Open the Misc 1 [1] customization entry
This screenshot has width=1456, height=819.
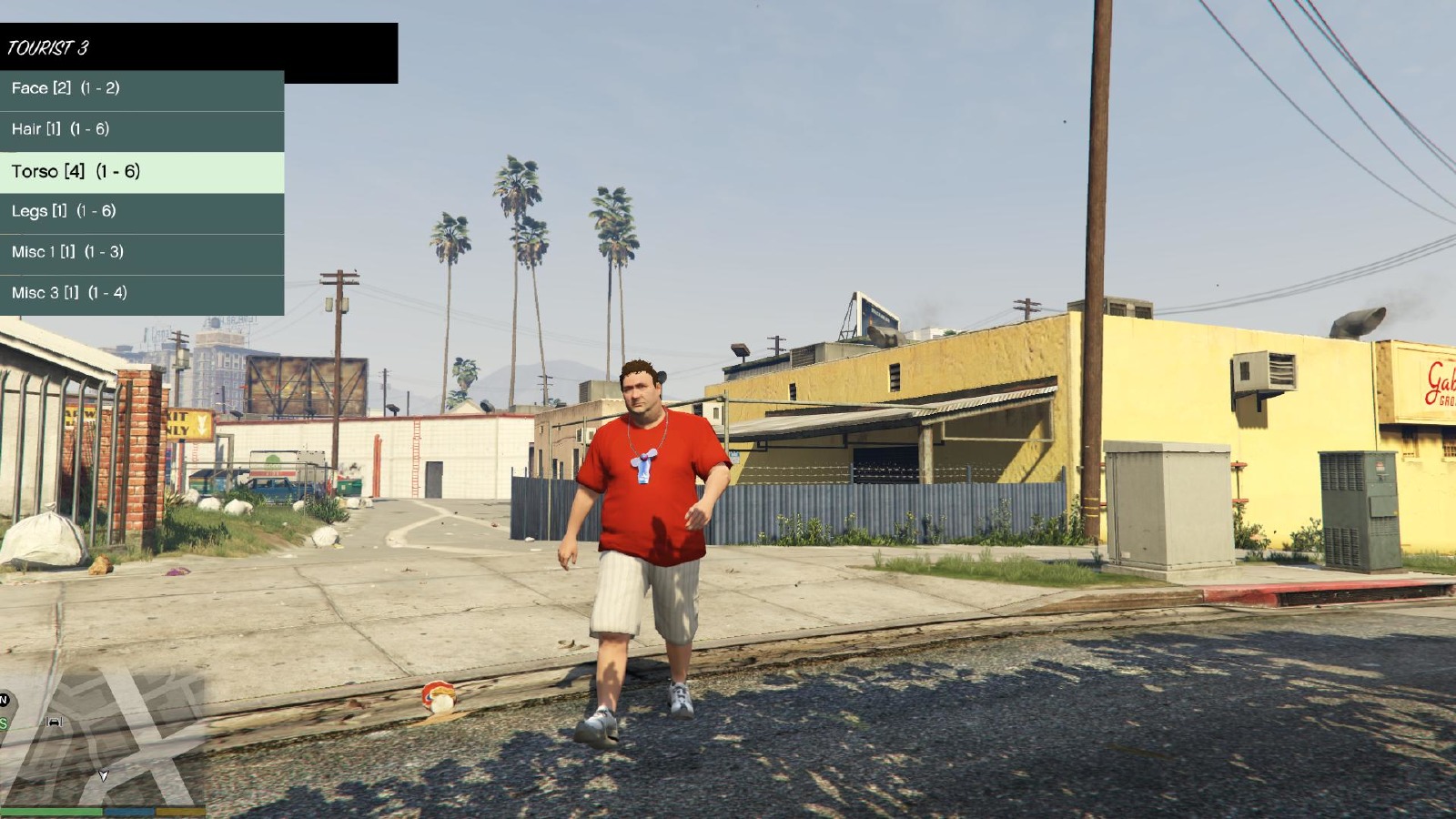tap(66, 251)
